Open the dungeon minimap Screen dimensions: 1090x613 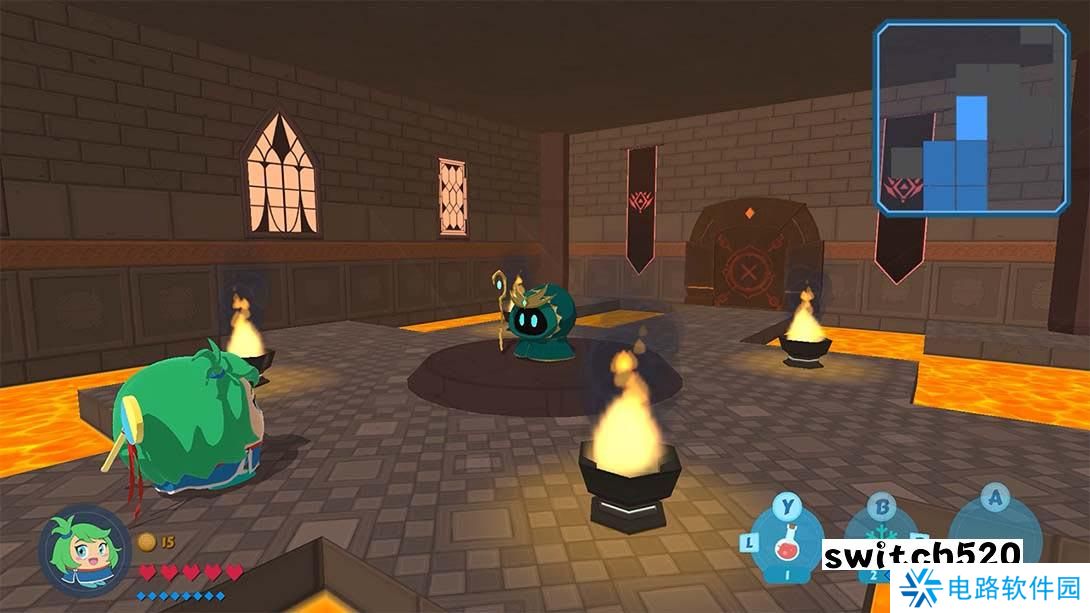tap(971, 118)
